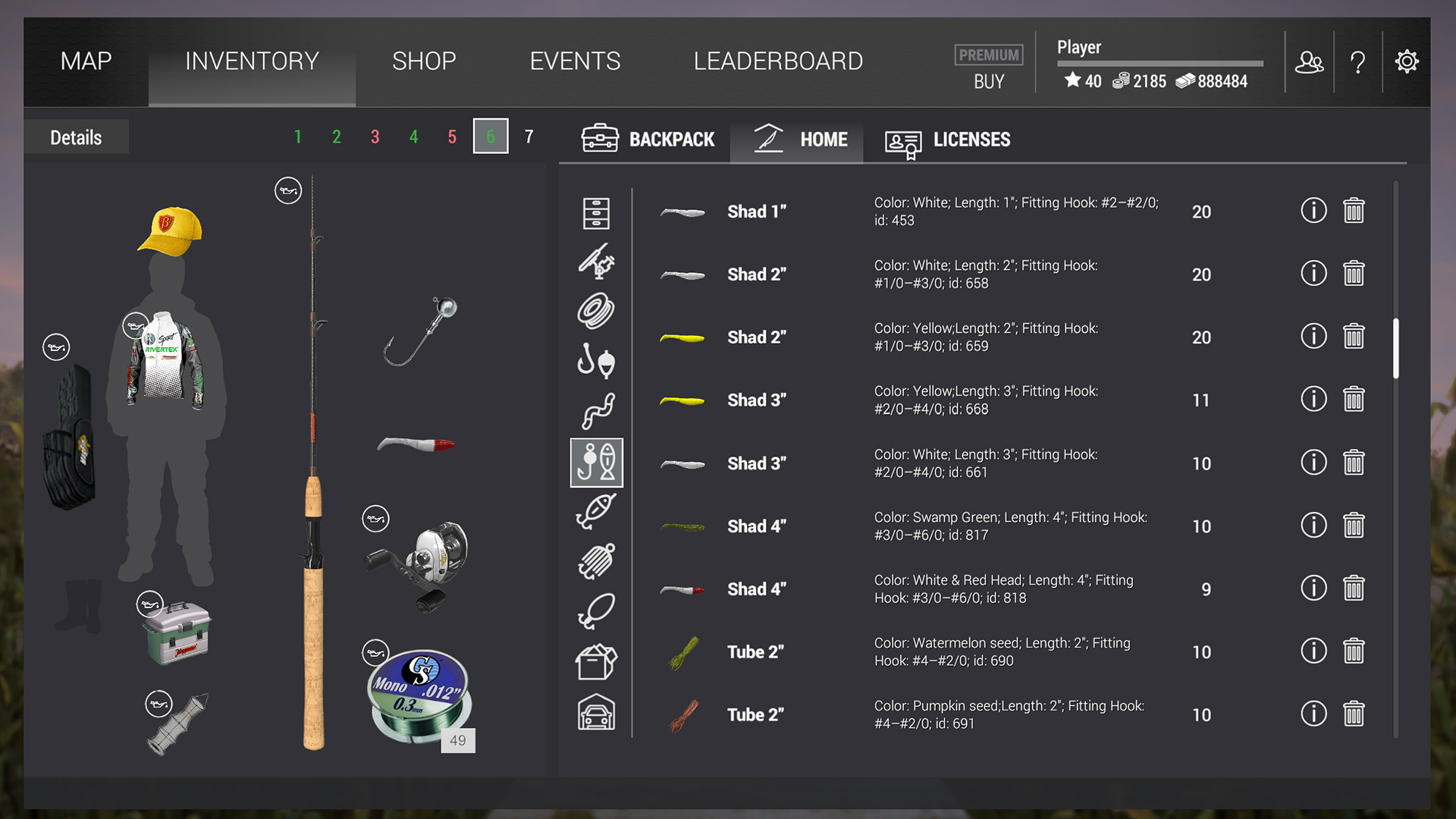Screen dimensions: 1456x819
Task: Open the rods category in the sidebar
Action: 597,262
